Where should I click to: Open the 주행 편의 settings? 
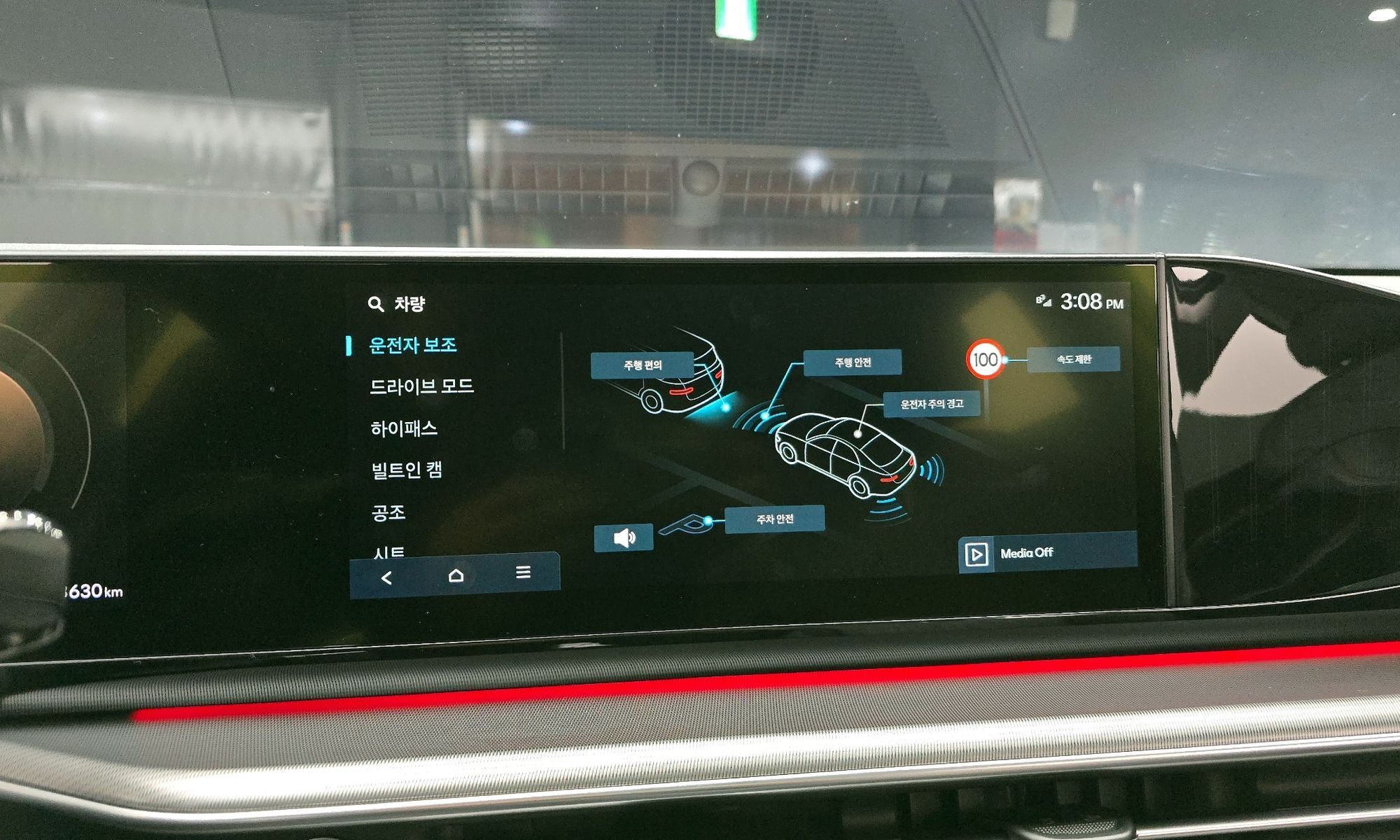click(643, 365)
